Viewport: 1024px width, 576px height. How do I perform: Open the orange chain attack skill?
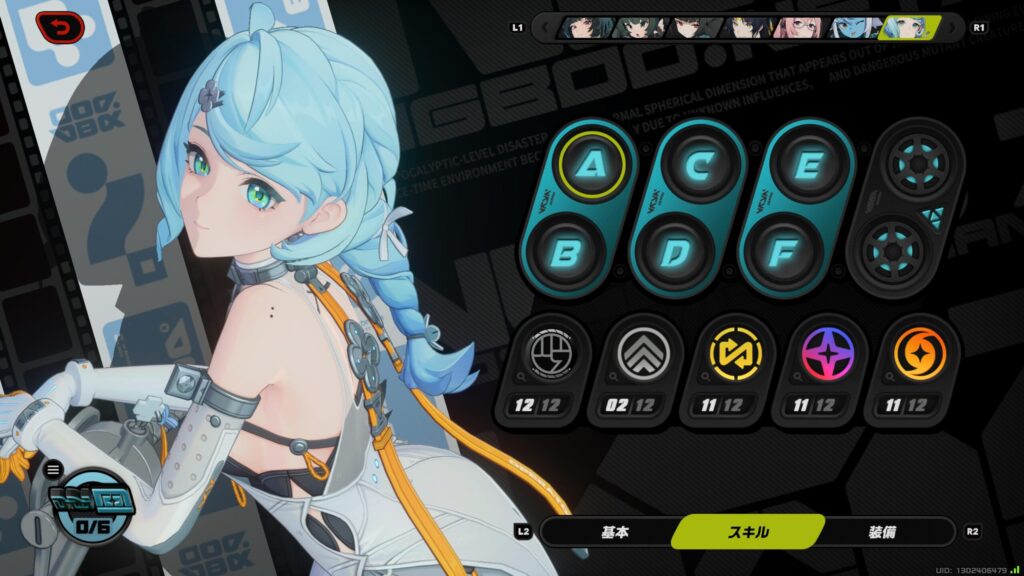pos(919,355)
